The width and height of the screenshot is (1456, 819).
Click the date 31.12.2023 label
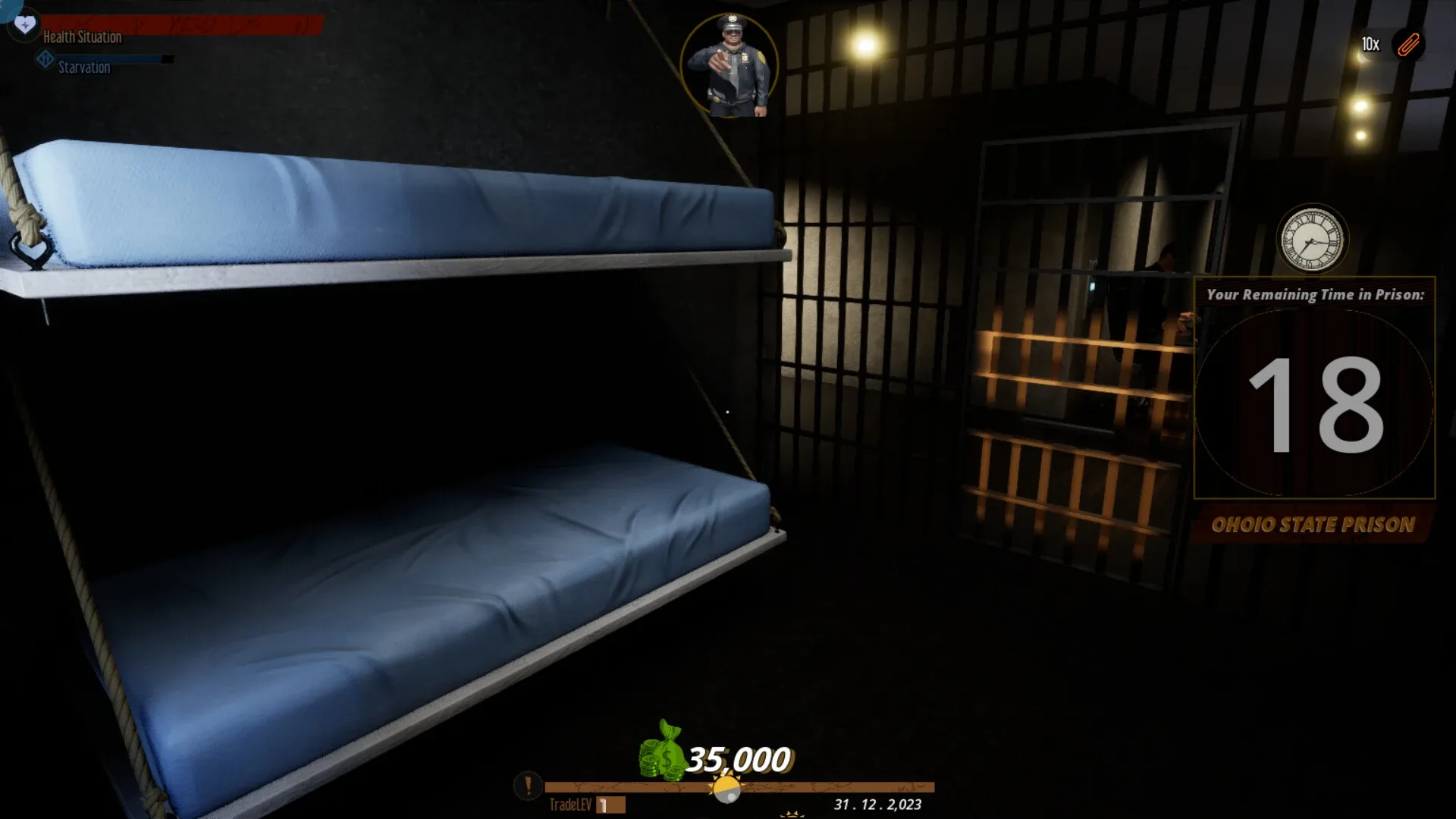(x=876, y=806)
